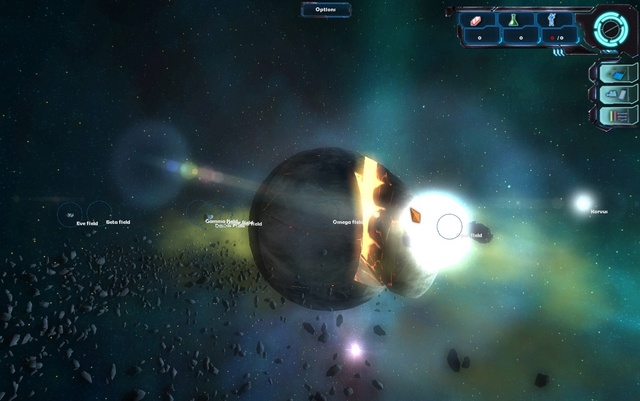
Task: Open the Options menu
Action: 325,9
